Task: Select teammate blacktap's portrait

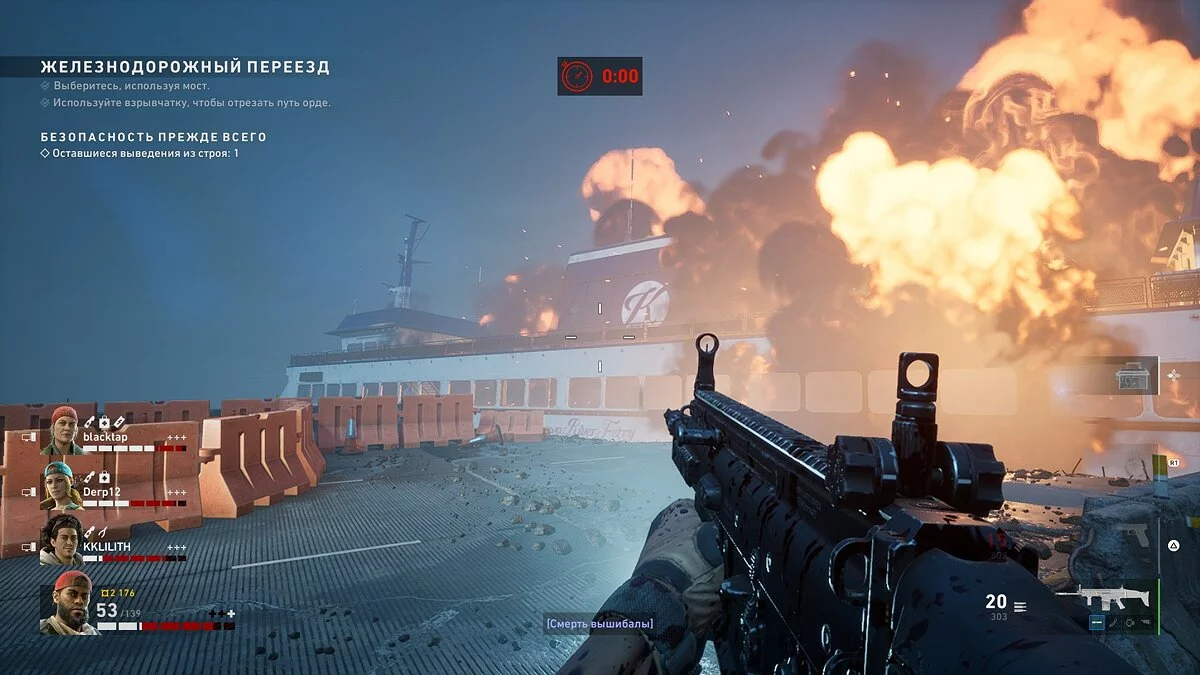Action: click(x=61, y=431)
